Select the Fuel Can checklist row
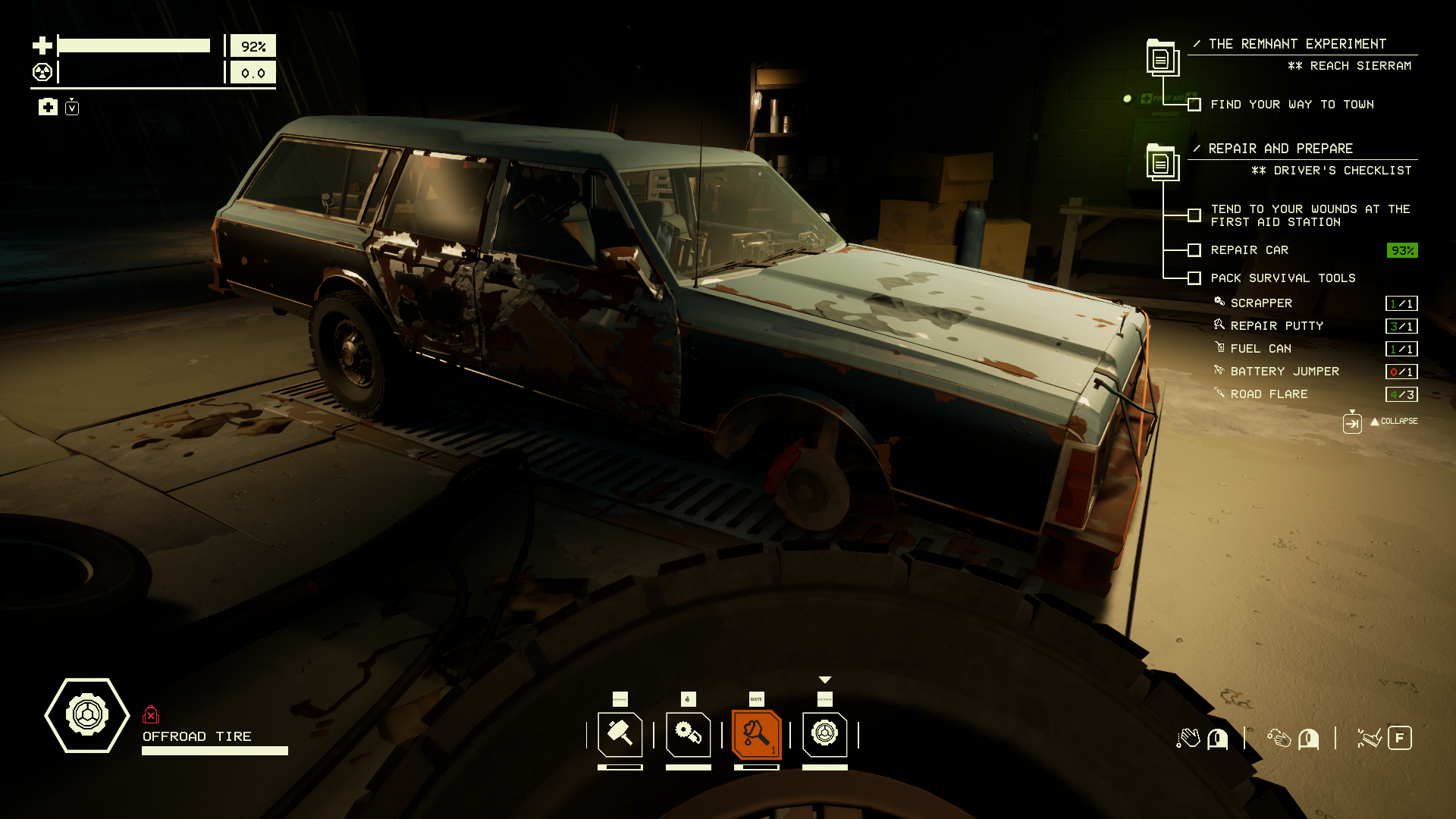 tap(1260, 349)
